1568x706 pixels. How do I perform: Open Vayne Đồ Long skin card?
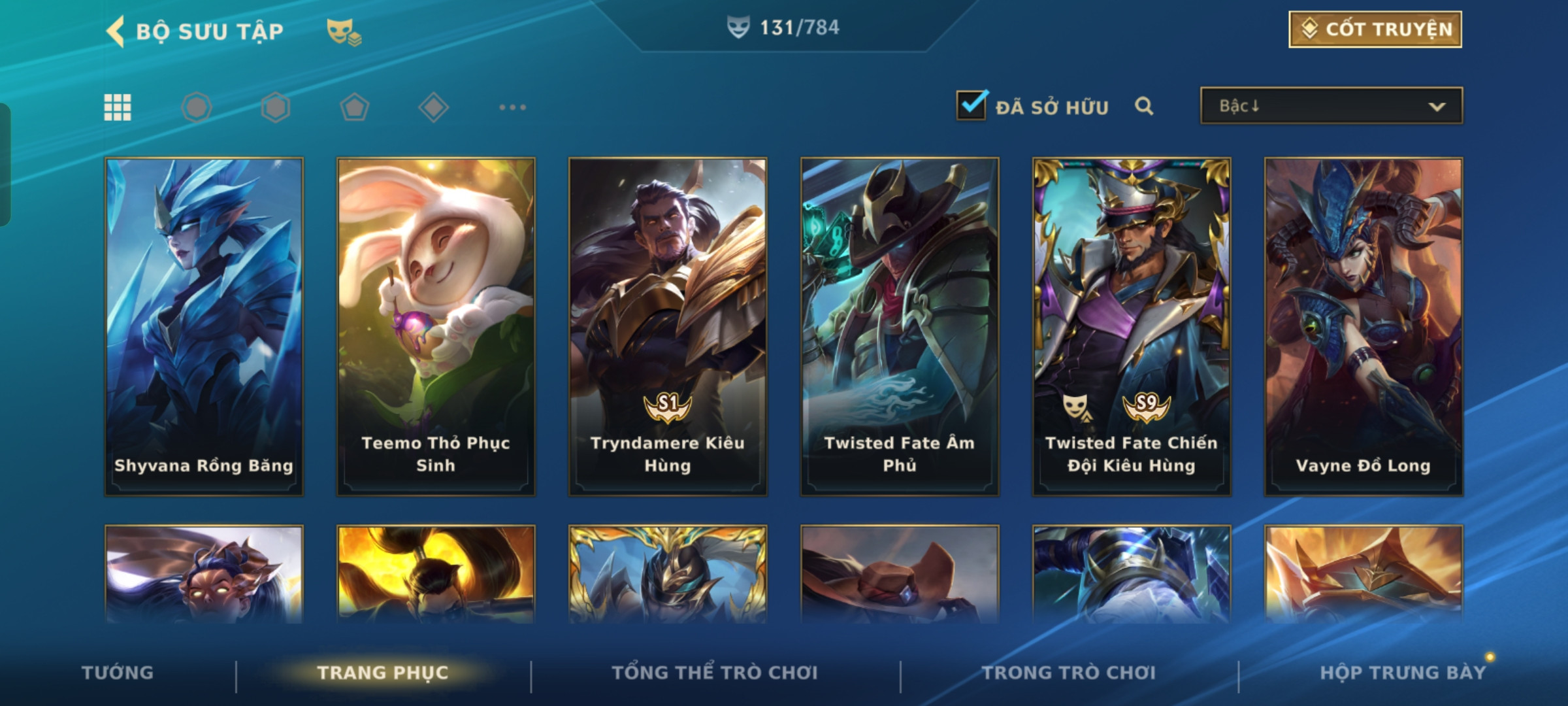[x=1364, y=326]
